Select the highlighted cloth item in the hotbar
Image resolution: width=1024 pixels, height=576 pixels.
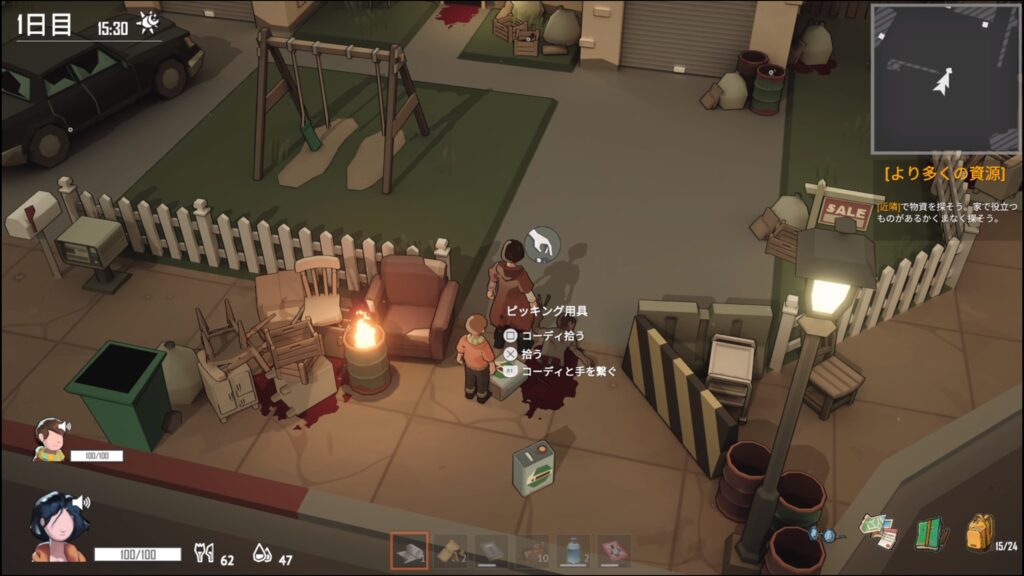click(409, 551)
